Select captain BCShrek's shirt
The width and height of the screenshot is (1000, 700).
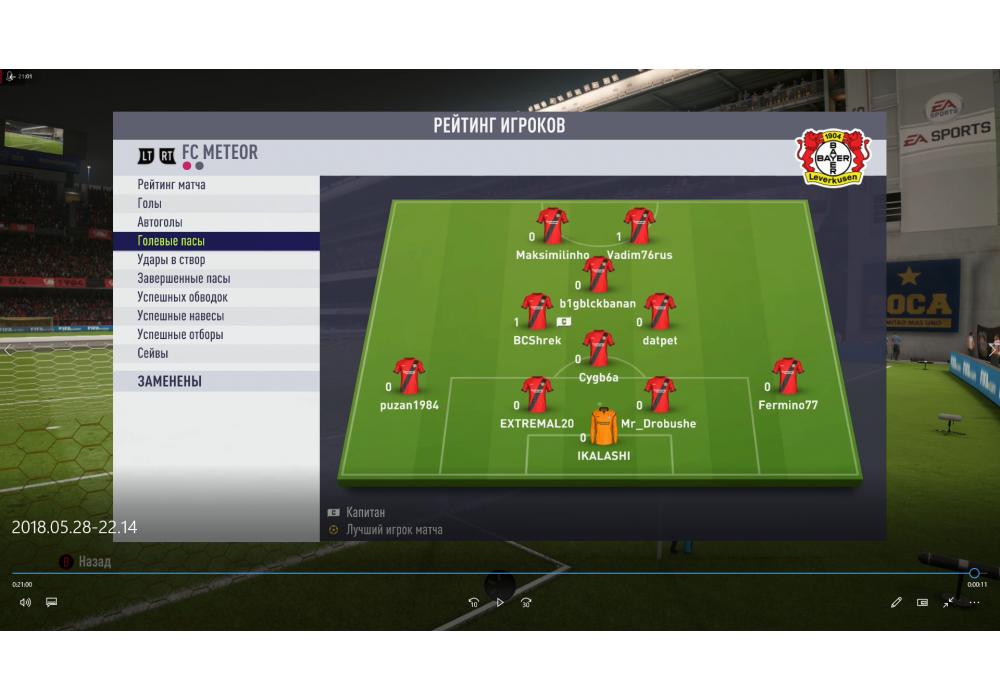[537, 311]
